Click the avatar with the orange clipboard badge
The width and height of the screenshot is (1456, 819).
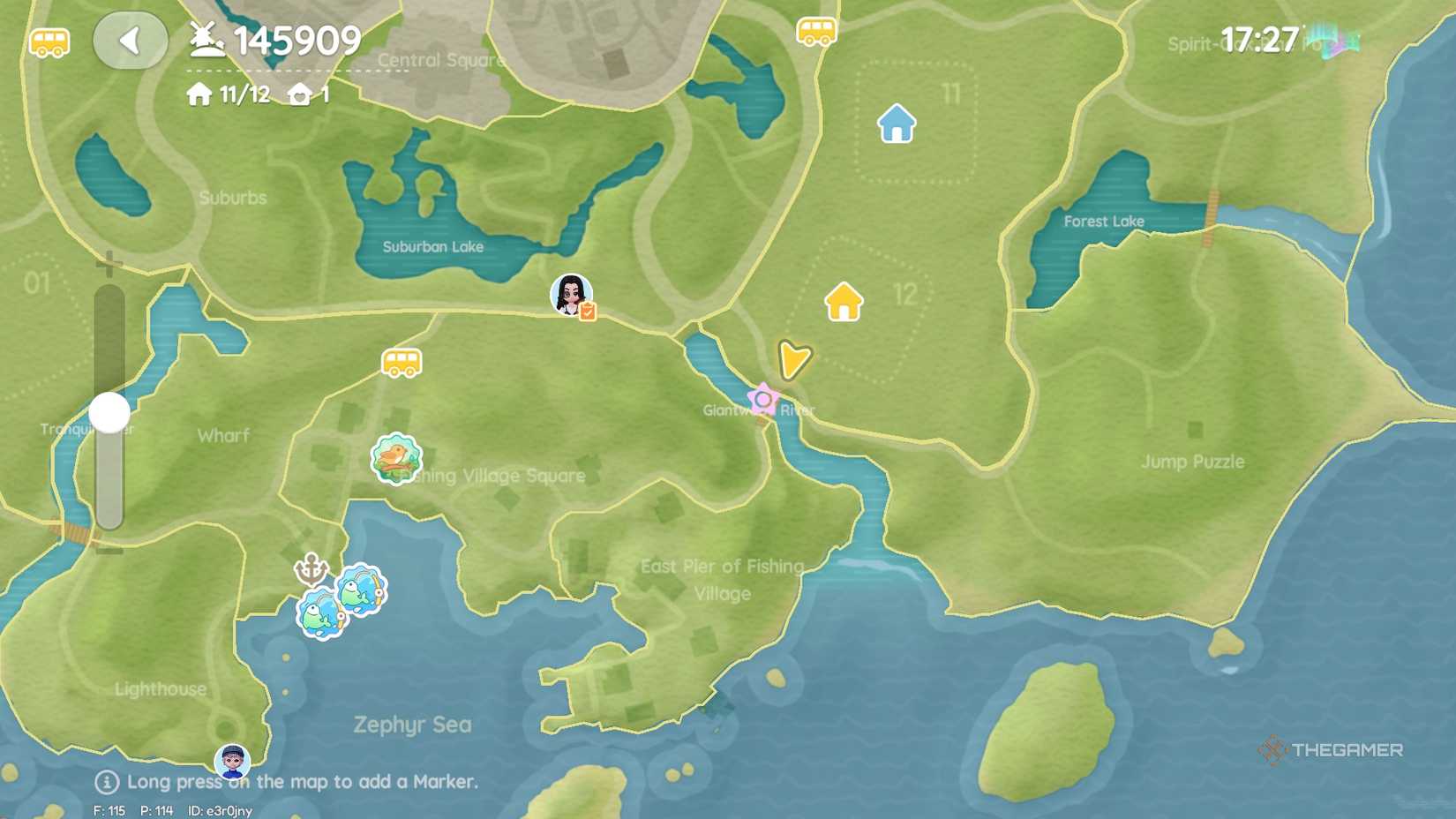(x=571, y=297)
